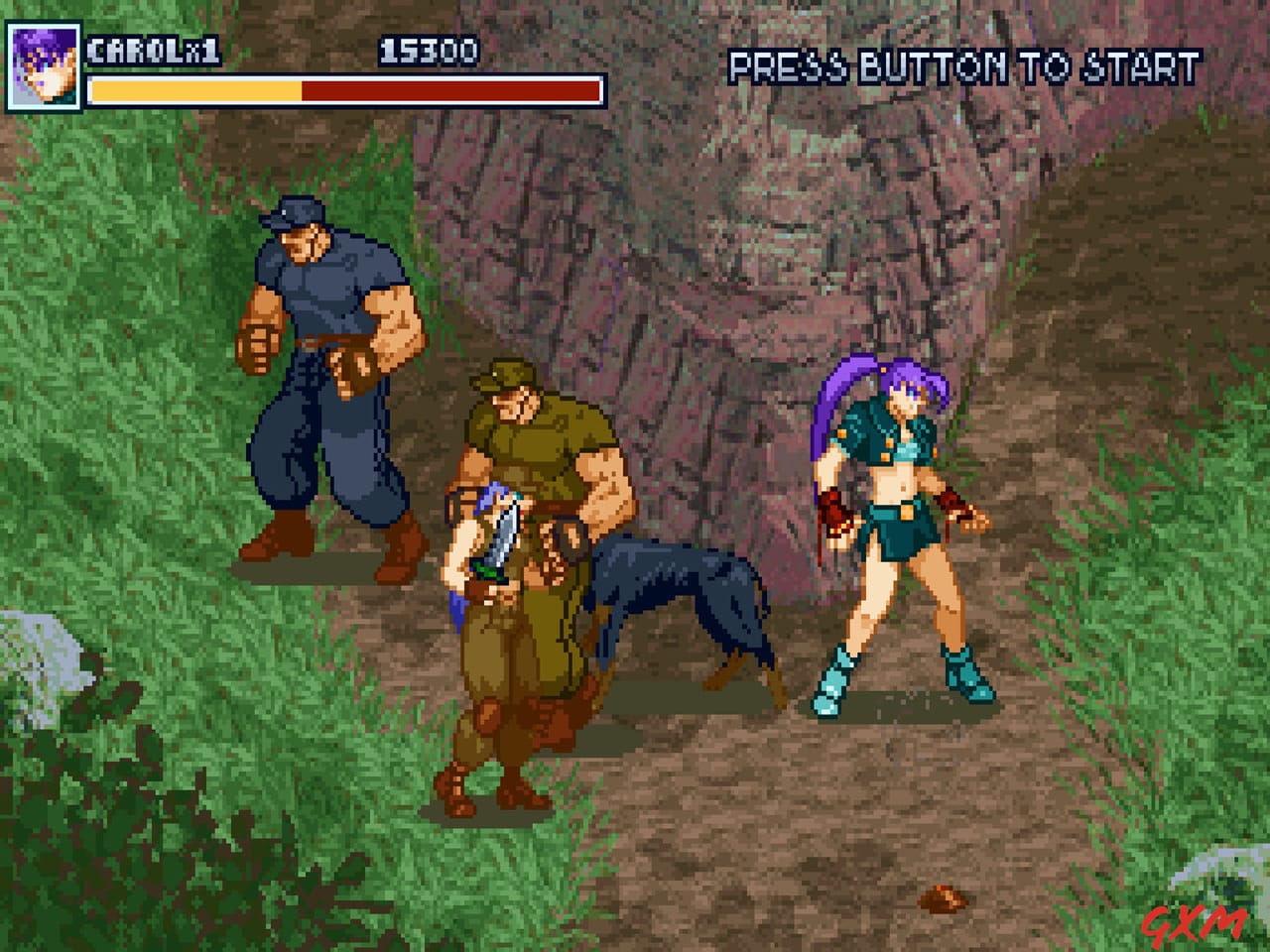Image resolution: width=1270 pixels, height=952 pixels.
Task: Click the yellow portion of the health bar
Action: [193, 92]
